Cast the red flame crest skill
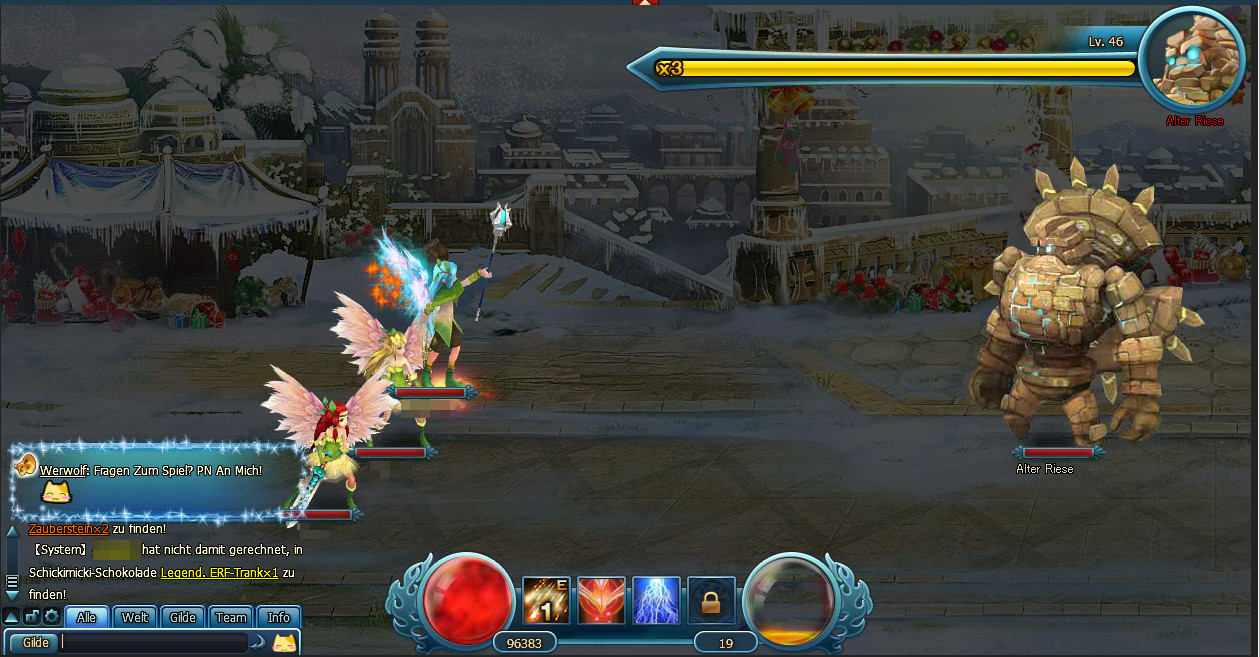 (601, 601)
